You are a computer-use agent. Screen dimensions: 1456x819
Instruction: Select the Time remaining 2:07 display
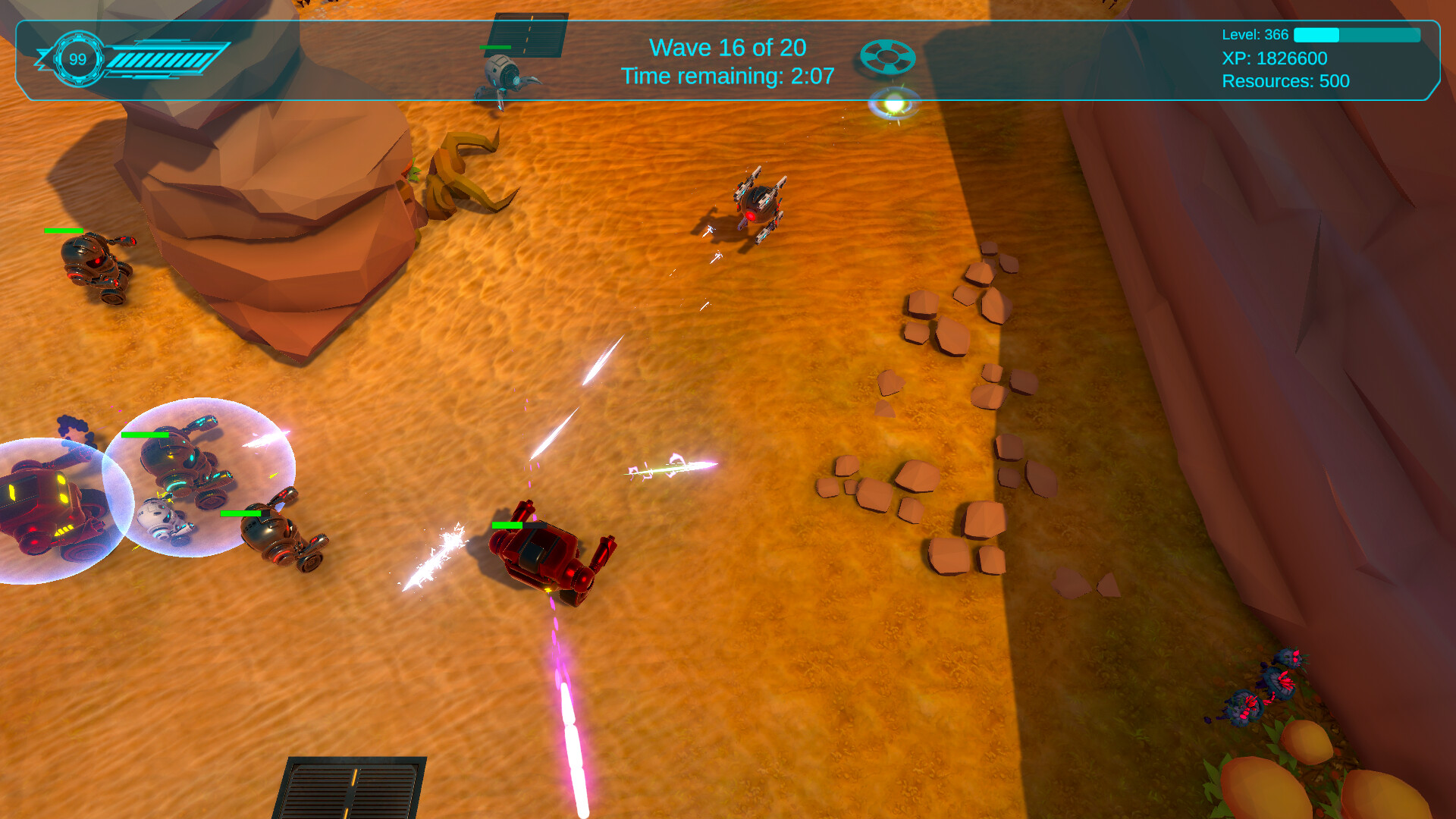(726, 76)
